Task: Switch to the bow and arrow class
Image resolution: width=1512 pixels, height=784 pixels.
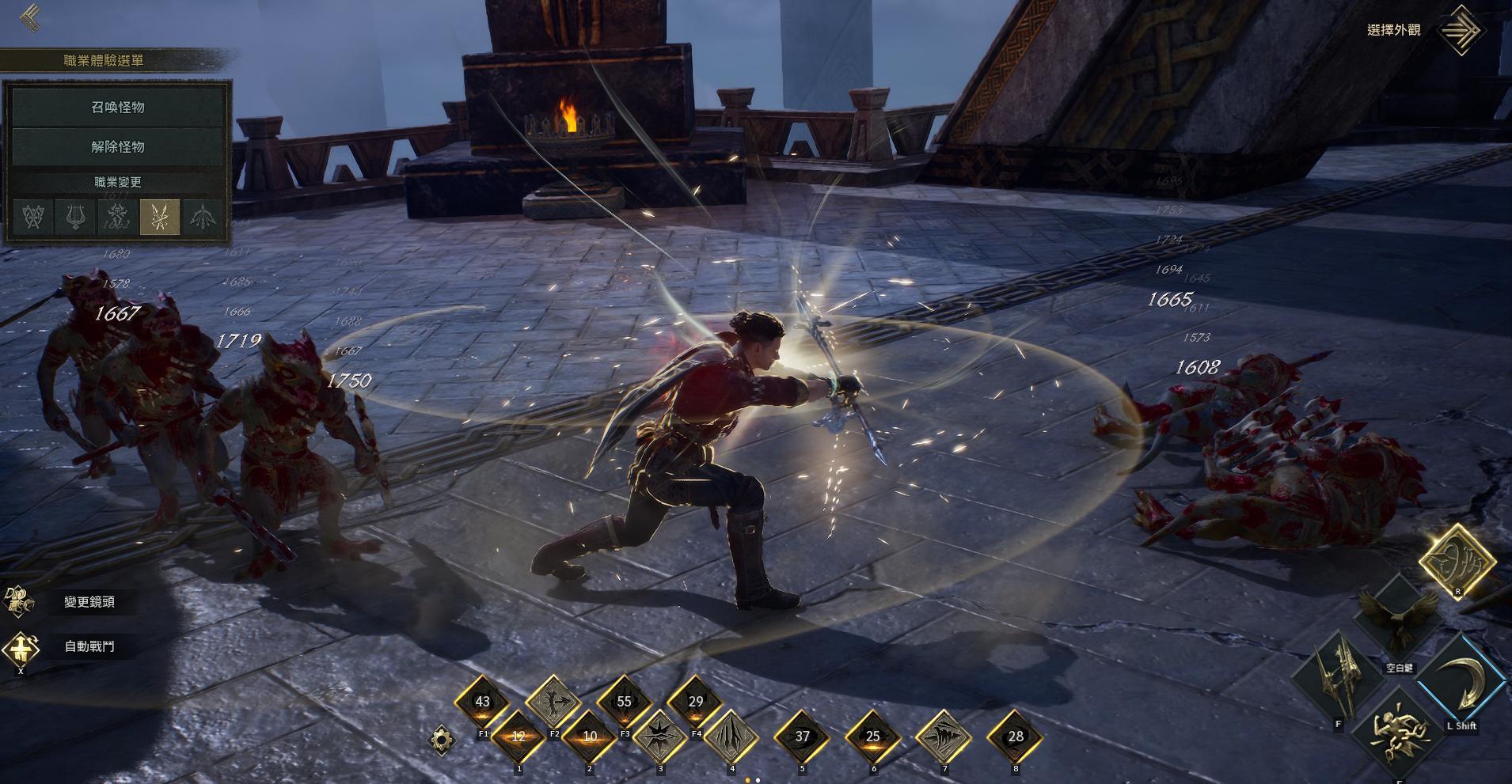Action: [202, 216]
